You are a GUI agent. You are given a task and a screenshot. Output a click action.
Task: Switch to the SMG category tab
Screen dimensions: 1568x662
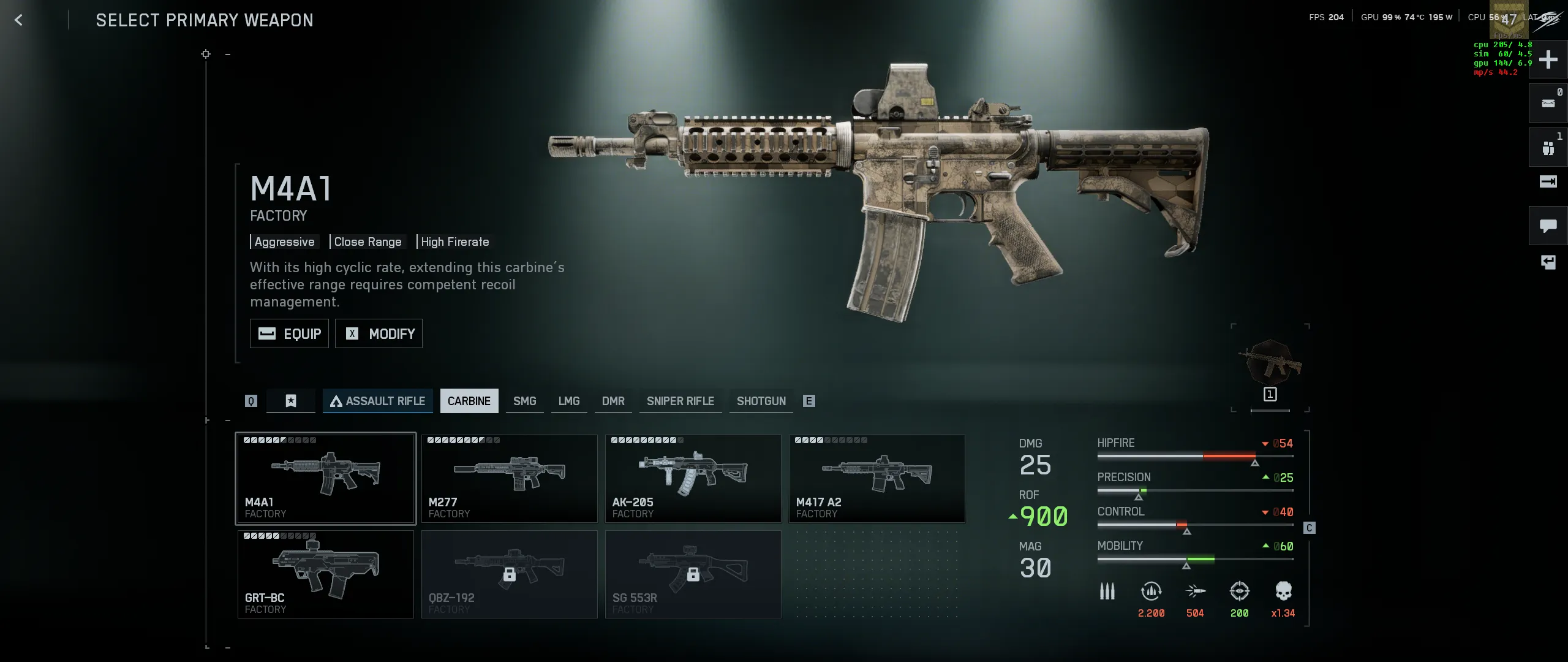click(524, 401)
